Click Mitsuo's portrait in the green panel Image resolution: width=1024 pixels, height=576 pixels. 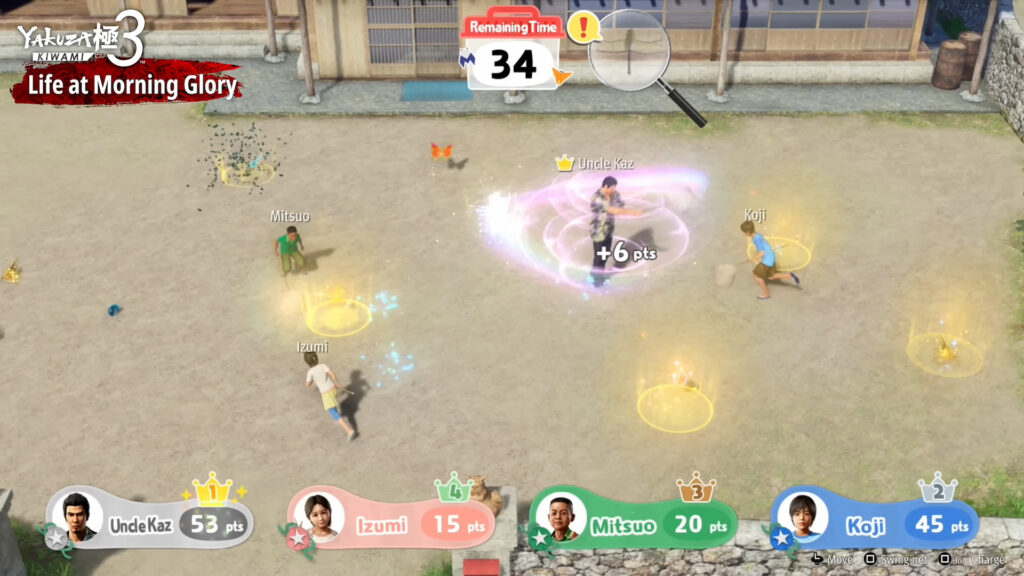[x=561, y=517]
